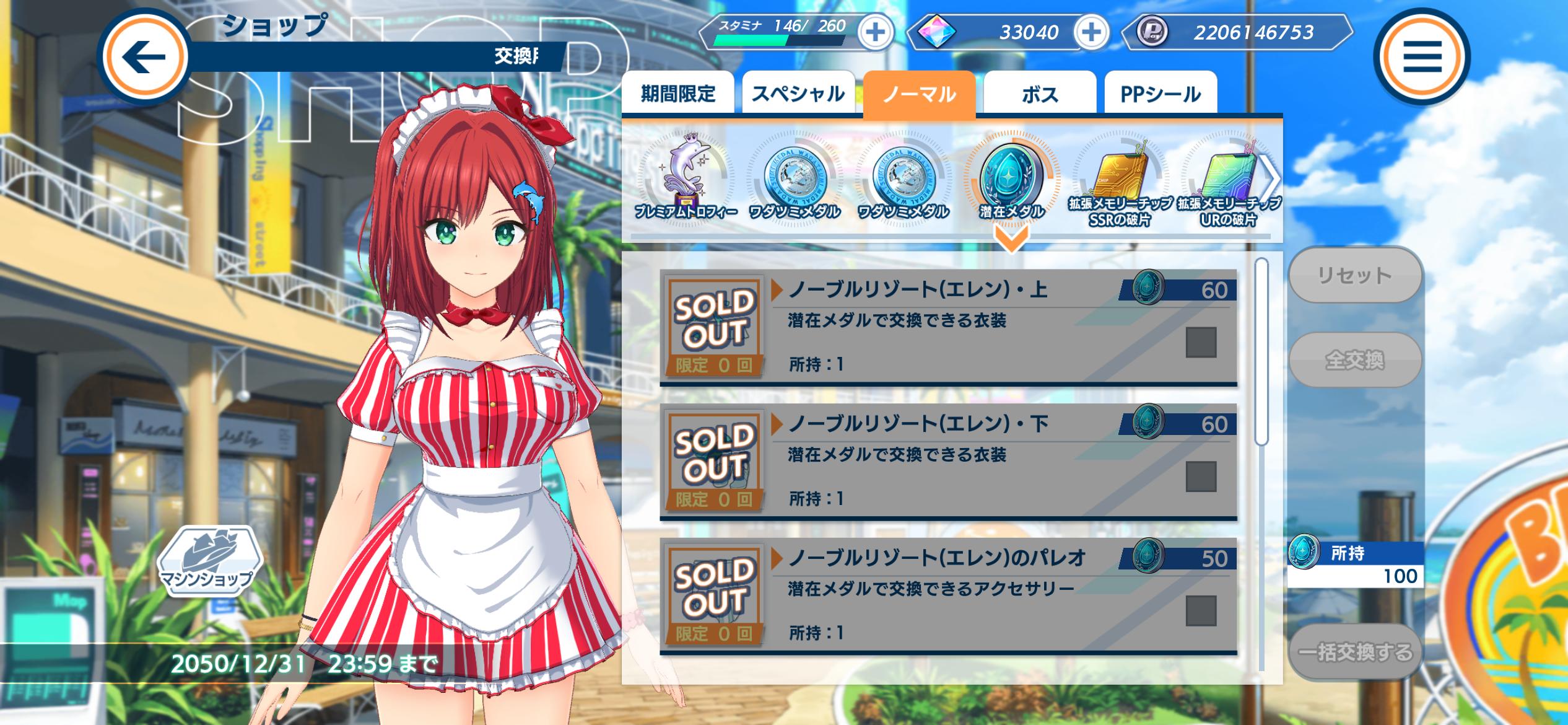Show more currencies with right arrow
The width and height of the screenshot is (1568, 725).
(x=1272, y=178)
